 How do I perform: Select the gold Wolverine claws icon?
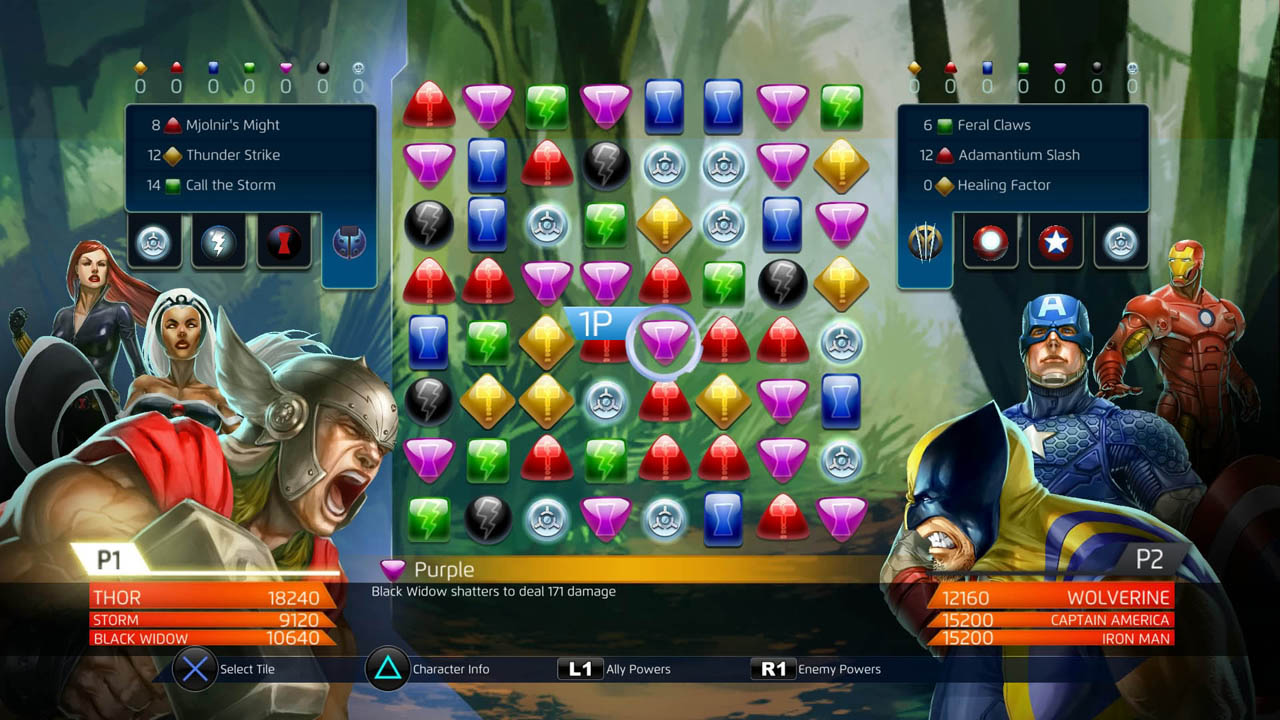924,240
